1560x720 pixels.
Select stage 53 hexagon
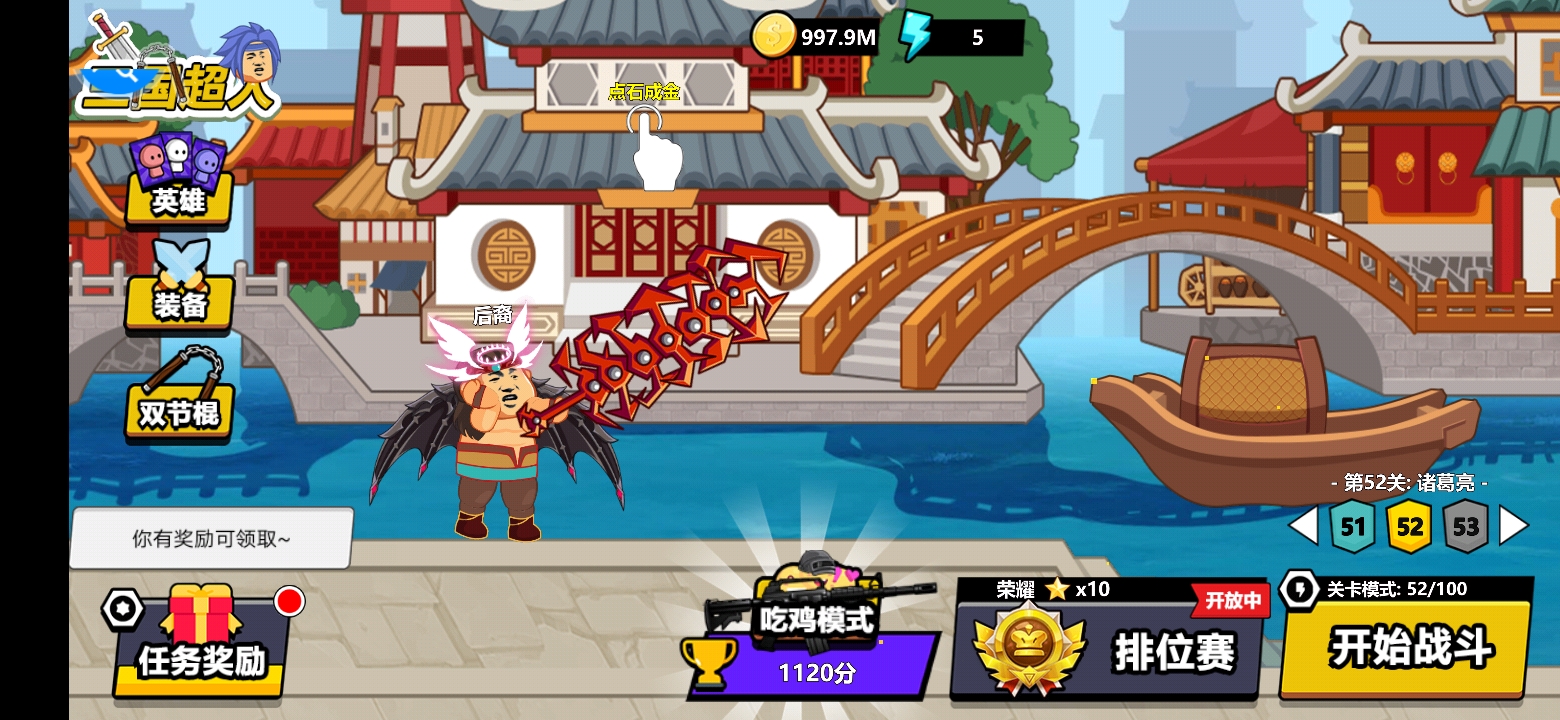pyautogui.click(x=1465, y=527)
